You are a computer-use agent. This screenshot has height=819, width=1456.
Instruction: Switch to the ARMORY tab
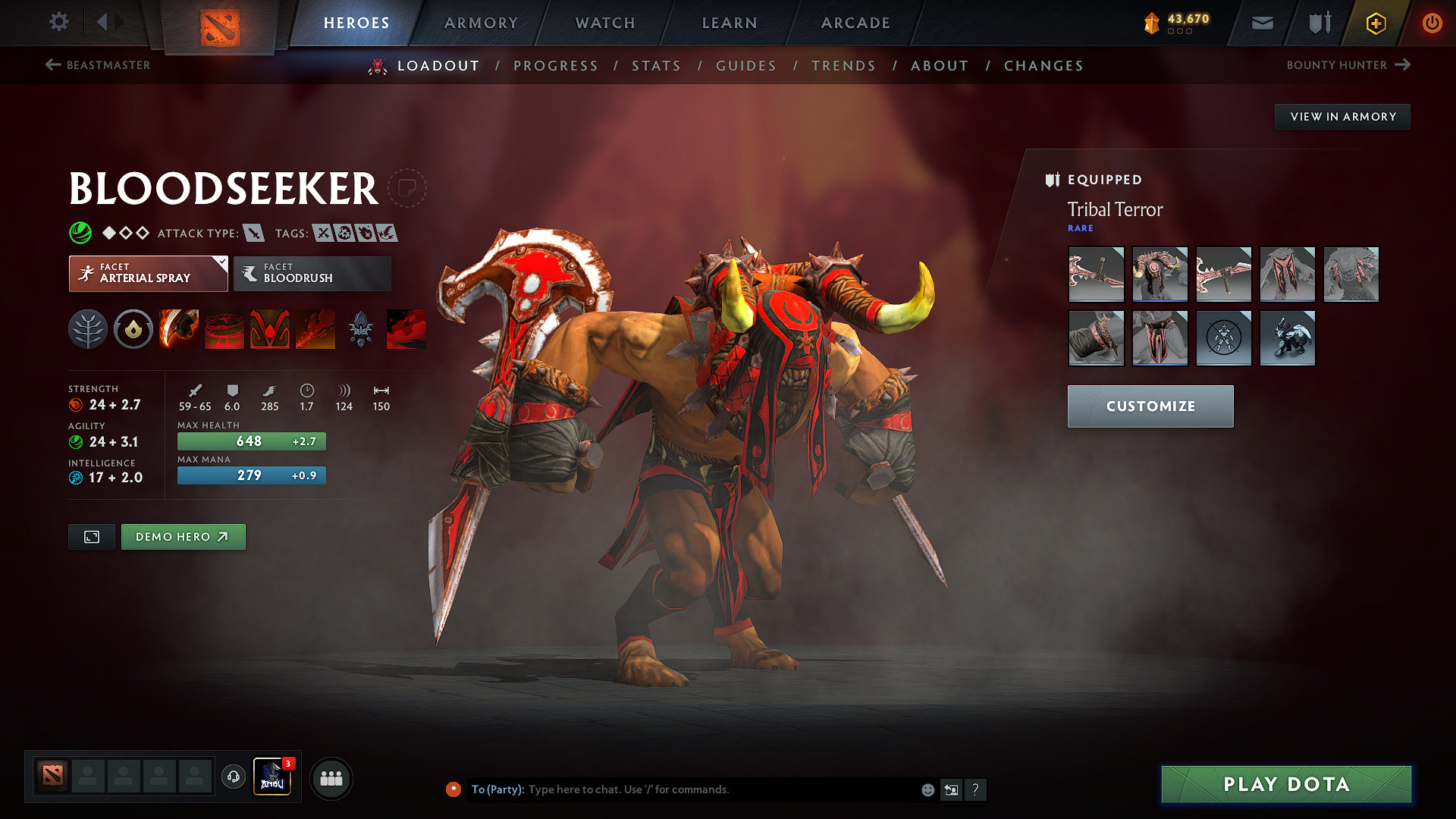(480, 23)
